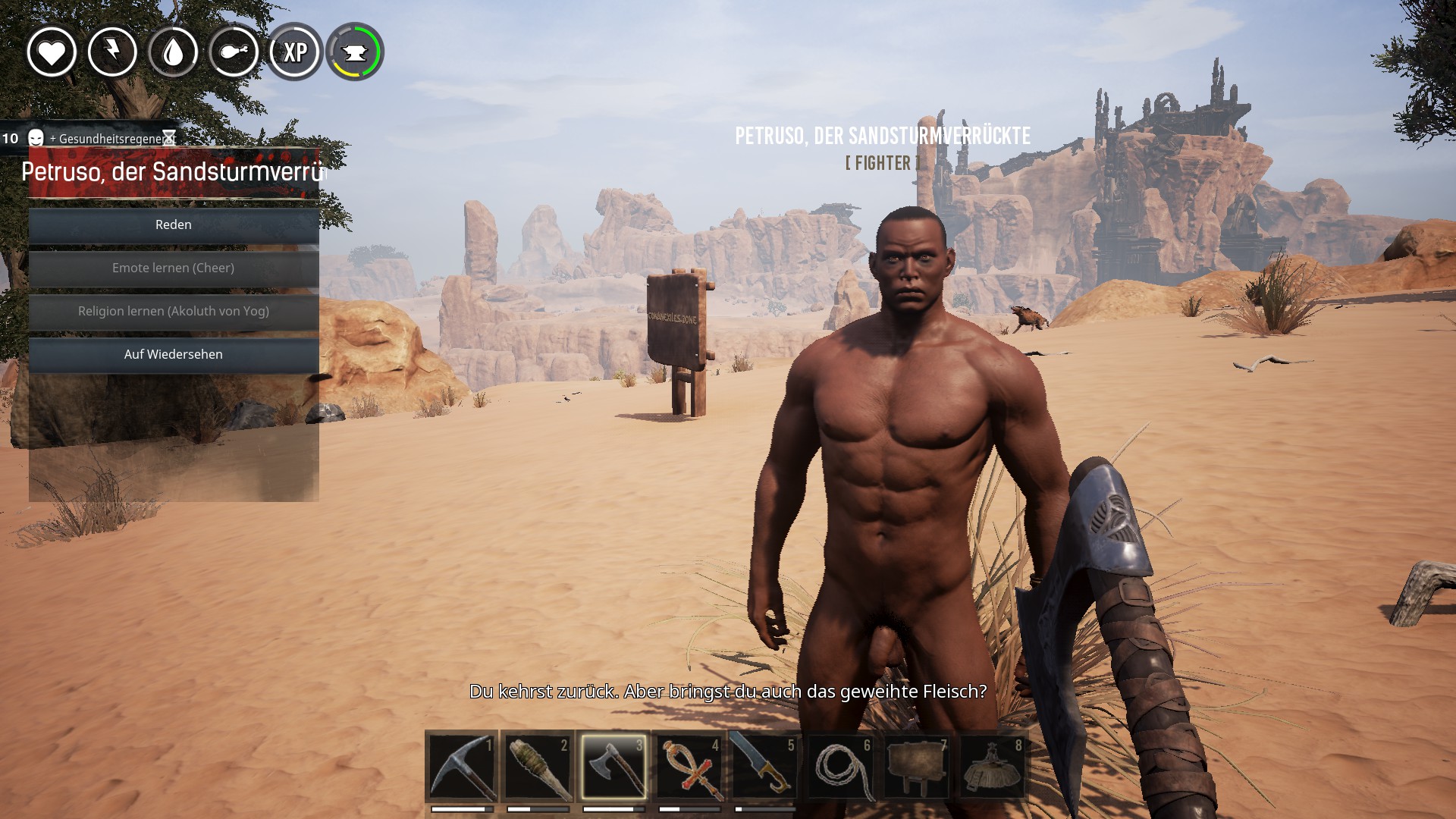This screenshot has width=1456, height=819.
Task: Choose Religion lernen (Akoluth von Yog)
Action: click(x=174, y=312)
